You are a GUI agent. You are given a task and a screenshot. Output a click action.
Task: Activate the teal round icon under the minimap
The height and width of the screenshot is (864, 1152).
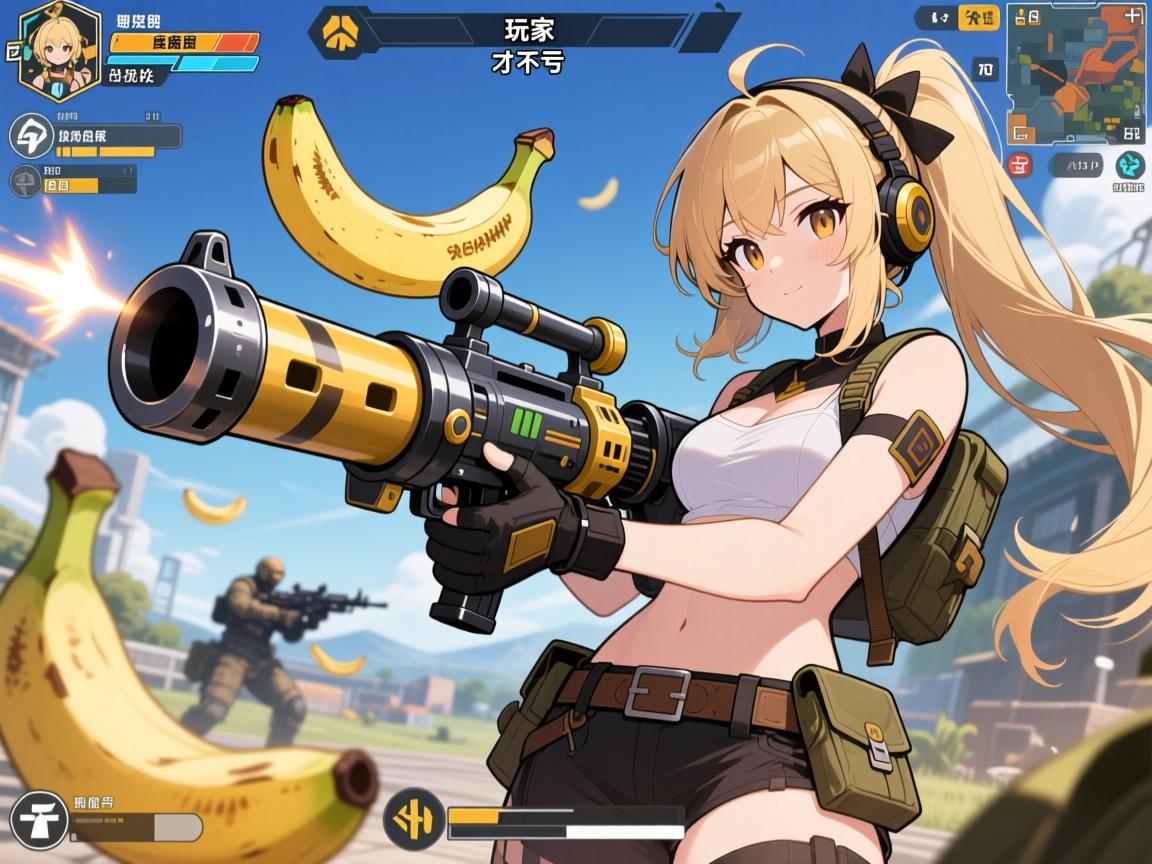pyautogui.click(x=1130, y=165)
